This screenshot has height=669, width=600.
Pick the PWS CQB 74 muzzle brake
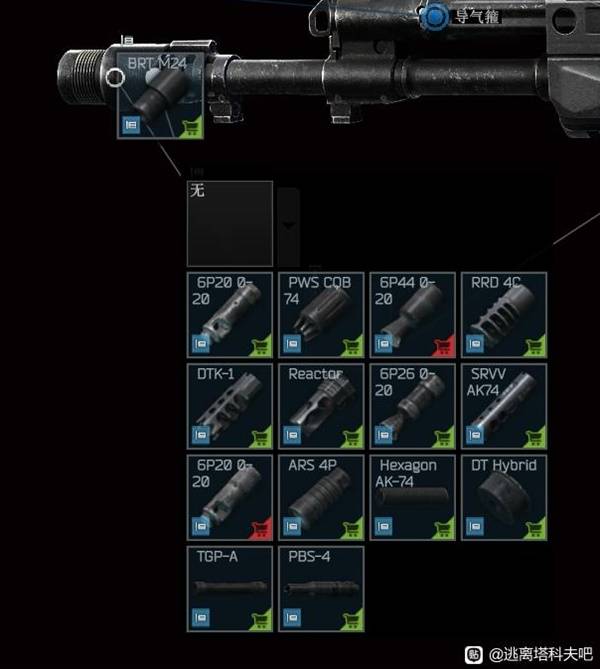[320, 314]
